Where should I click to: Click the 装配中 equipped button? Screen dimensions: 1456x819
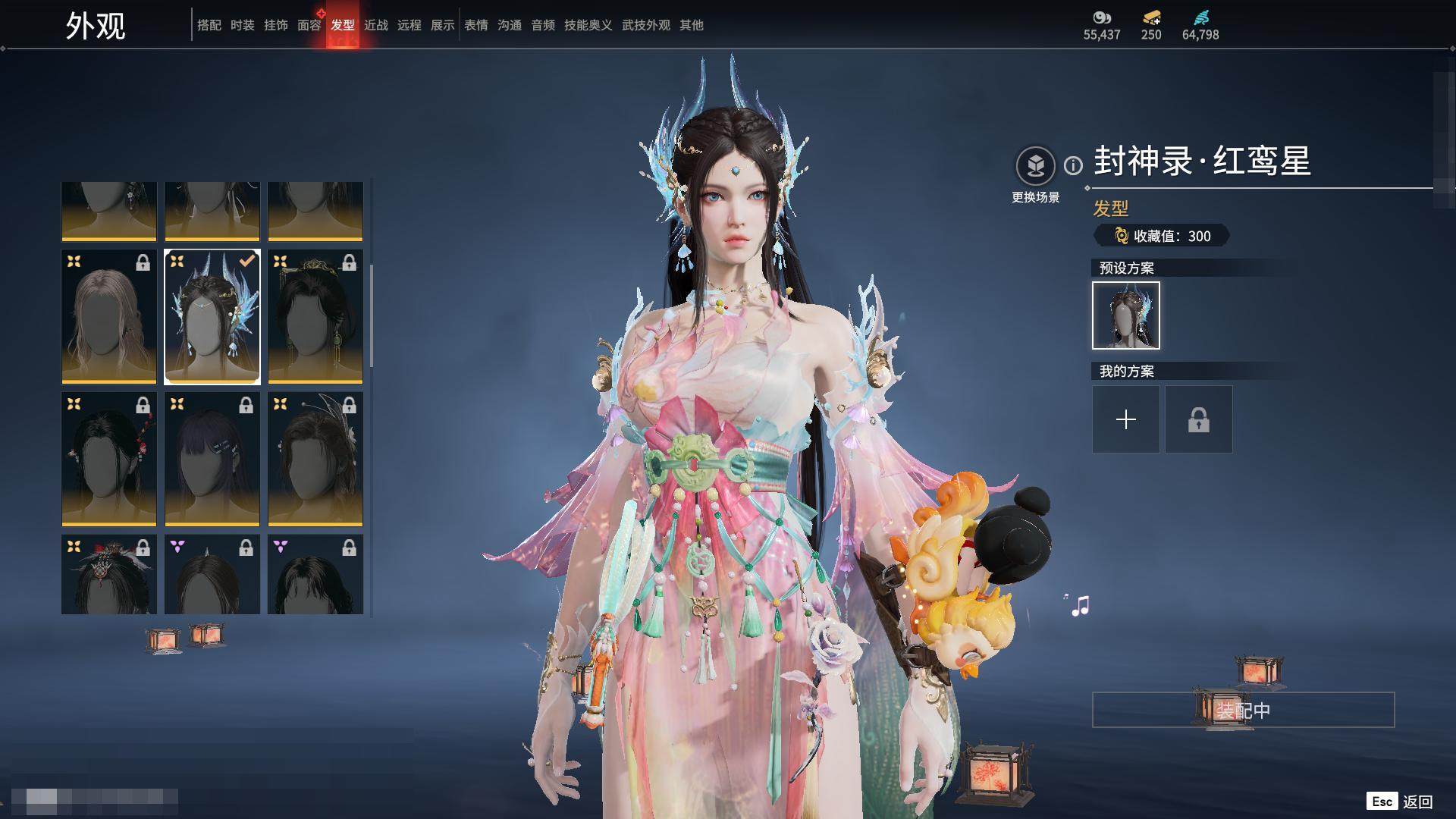pos(1243,710)
